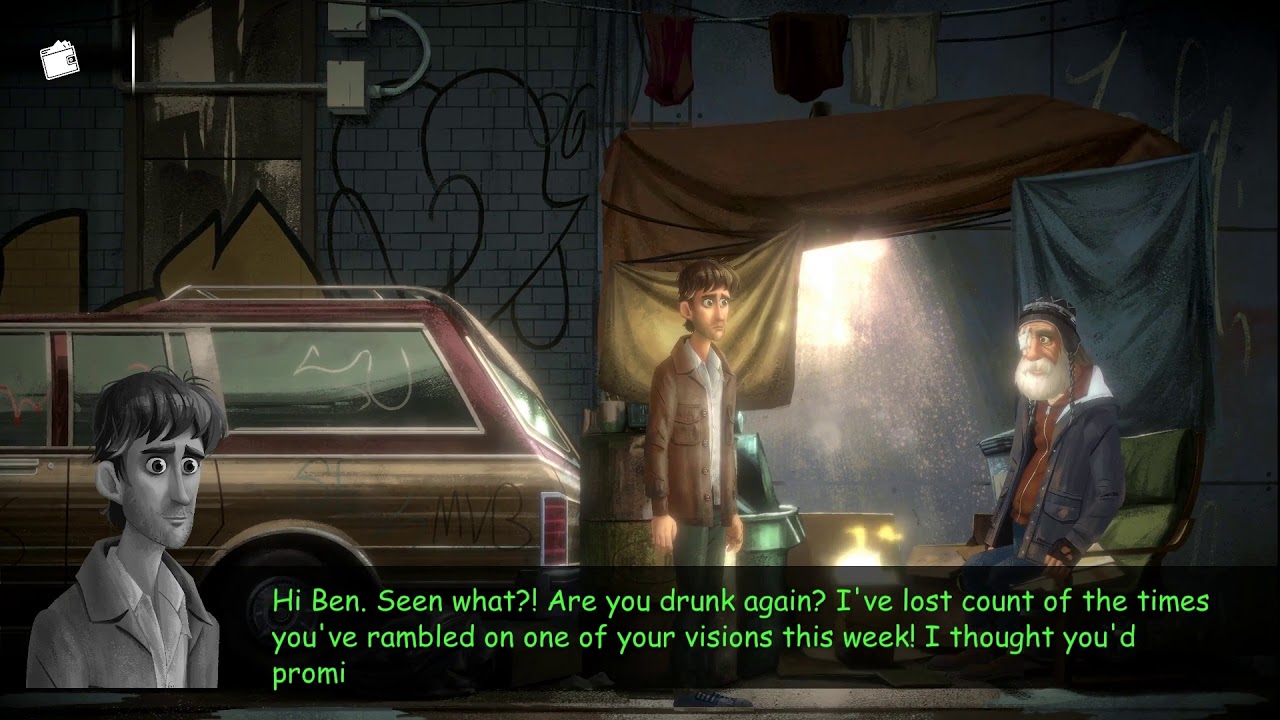Open the wallet inventory icon
Screen dimensions: 1280x720
point(59,62)
